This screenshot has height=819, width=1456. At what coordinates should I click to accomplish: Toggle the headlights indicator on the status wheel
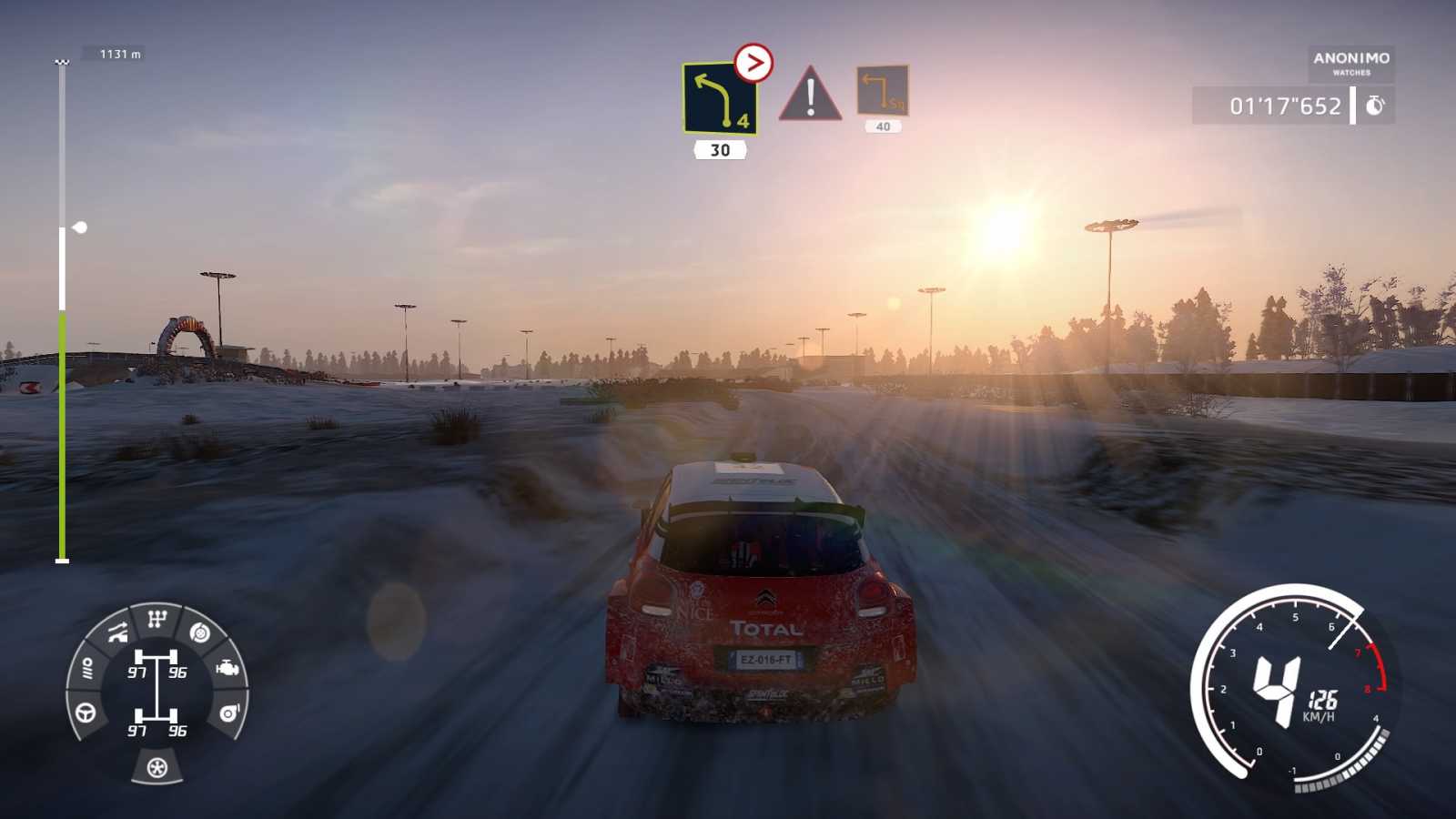pyautogui.click(x=87, y=667)
